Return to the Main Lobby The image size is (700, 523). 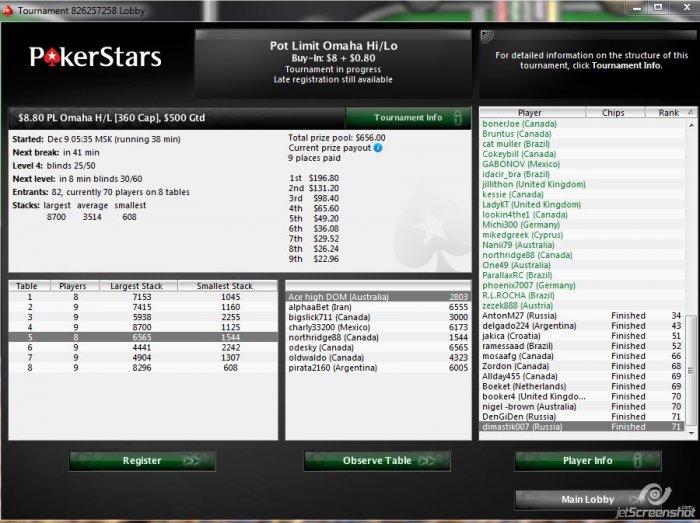[x=588, y=499]
